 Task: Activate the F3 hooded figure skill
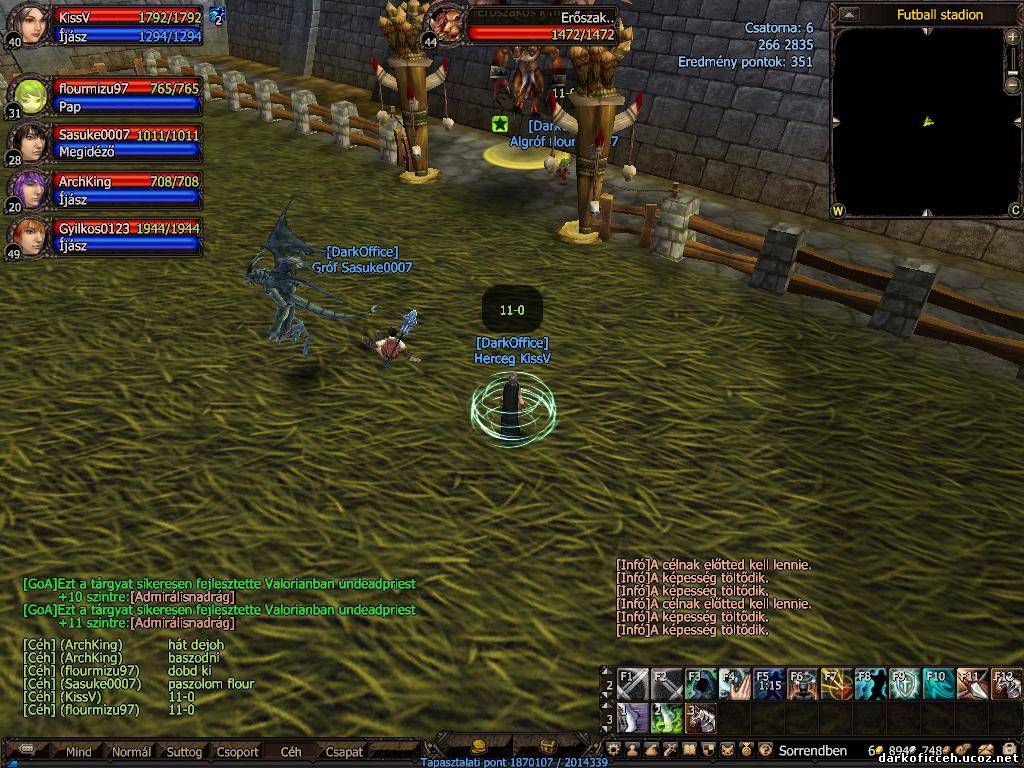(699, 684)
